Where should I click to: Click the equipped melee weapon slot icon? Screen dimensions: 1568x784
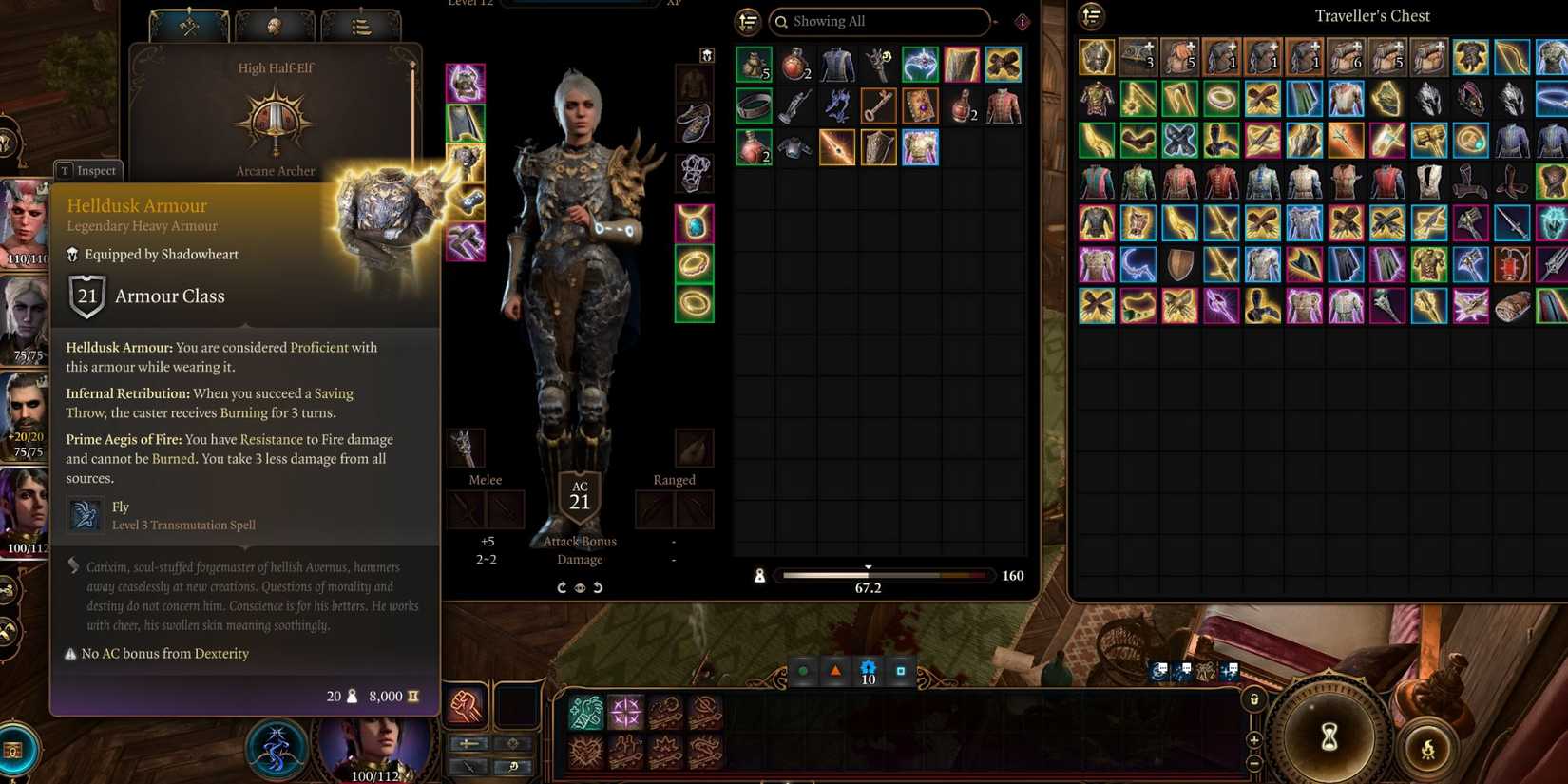[466, 447]
